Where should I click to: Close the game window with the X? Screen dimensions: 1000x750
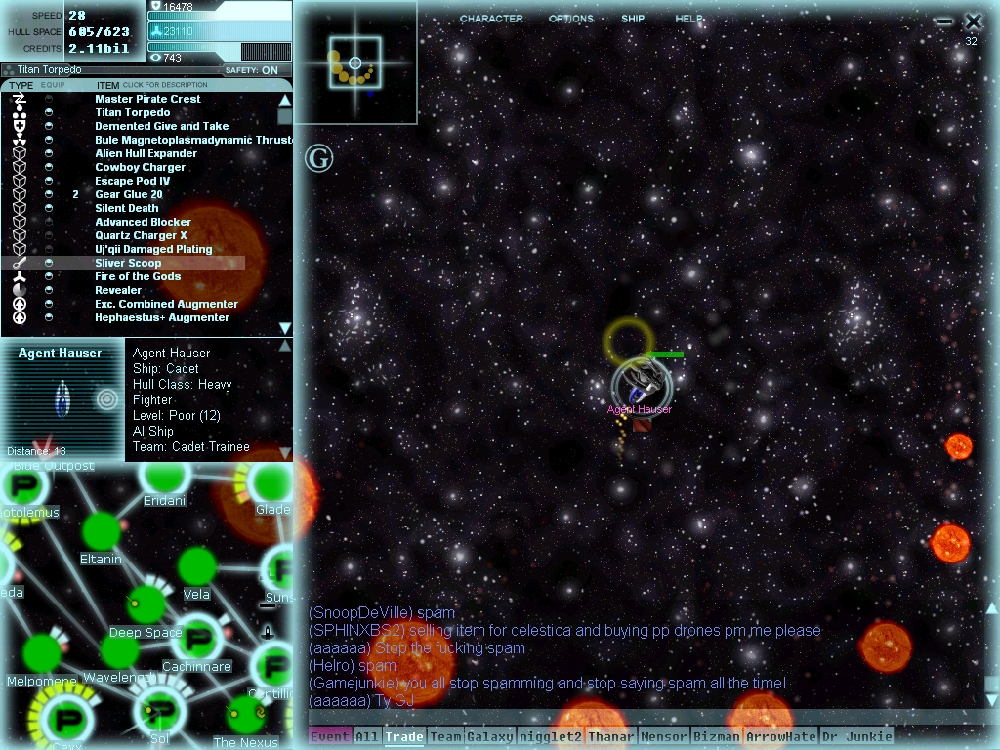(973, 21)
